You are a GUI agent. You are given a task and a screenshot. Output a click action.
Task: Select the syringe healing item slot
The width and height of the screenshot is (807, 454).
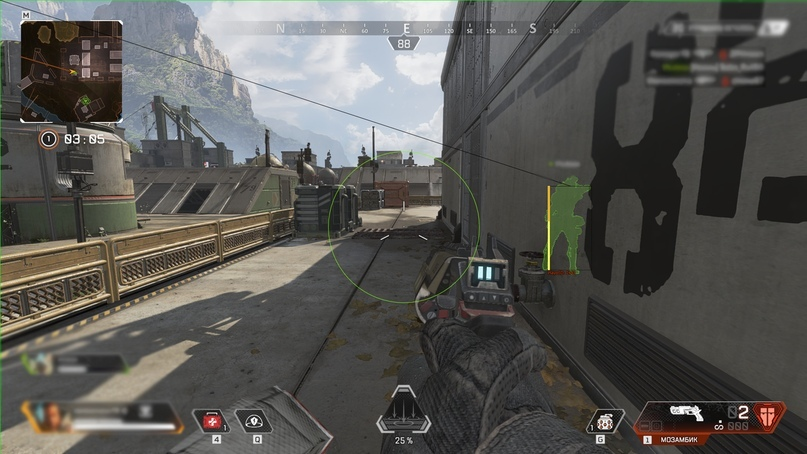coord(211,421)
